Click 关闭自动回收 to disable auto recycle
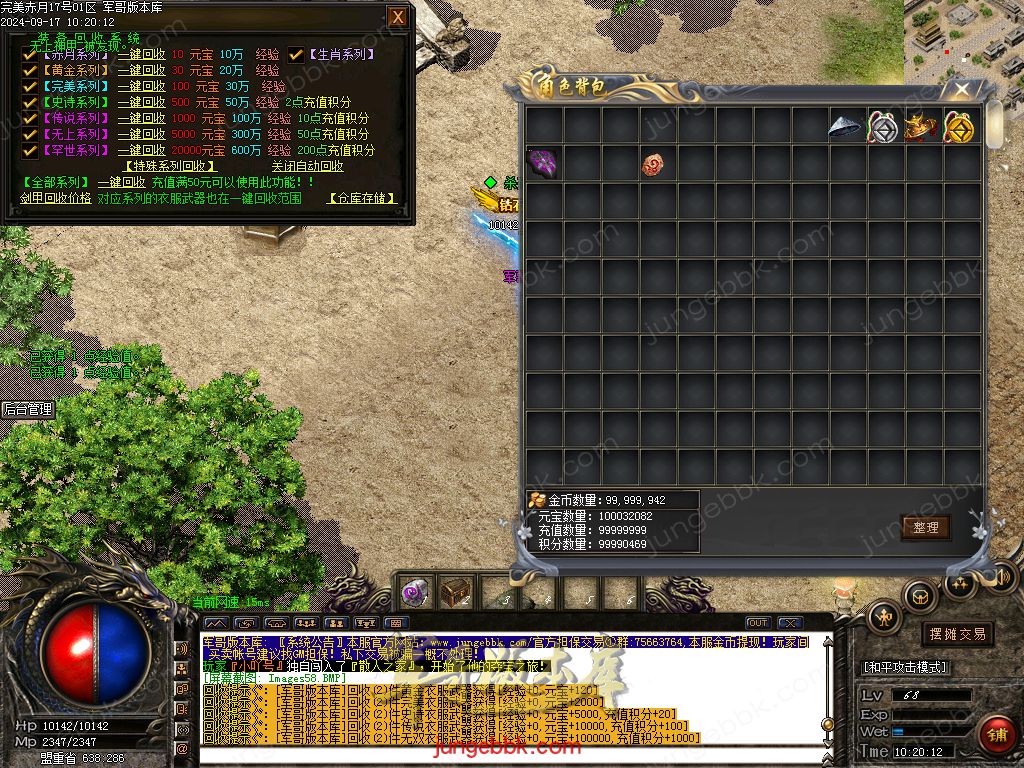Image resolution: width=1024 pixels, height=768 pixels. pyautogui.click(x=307, y=167)
